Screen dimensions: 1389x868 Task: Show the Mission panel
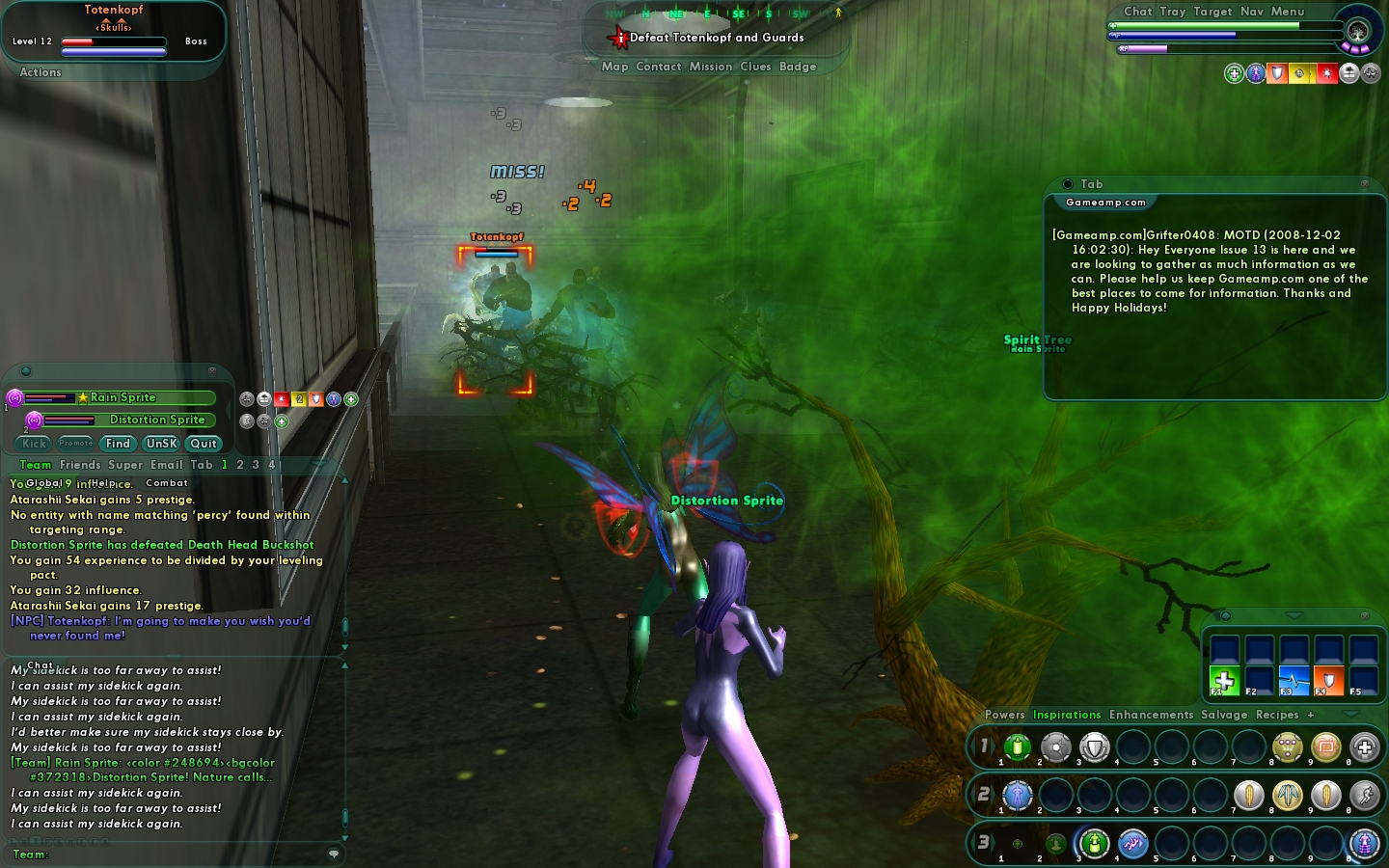711,67
